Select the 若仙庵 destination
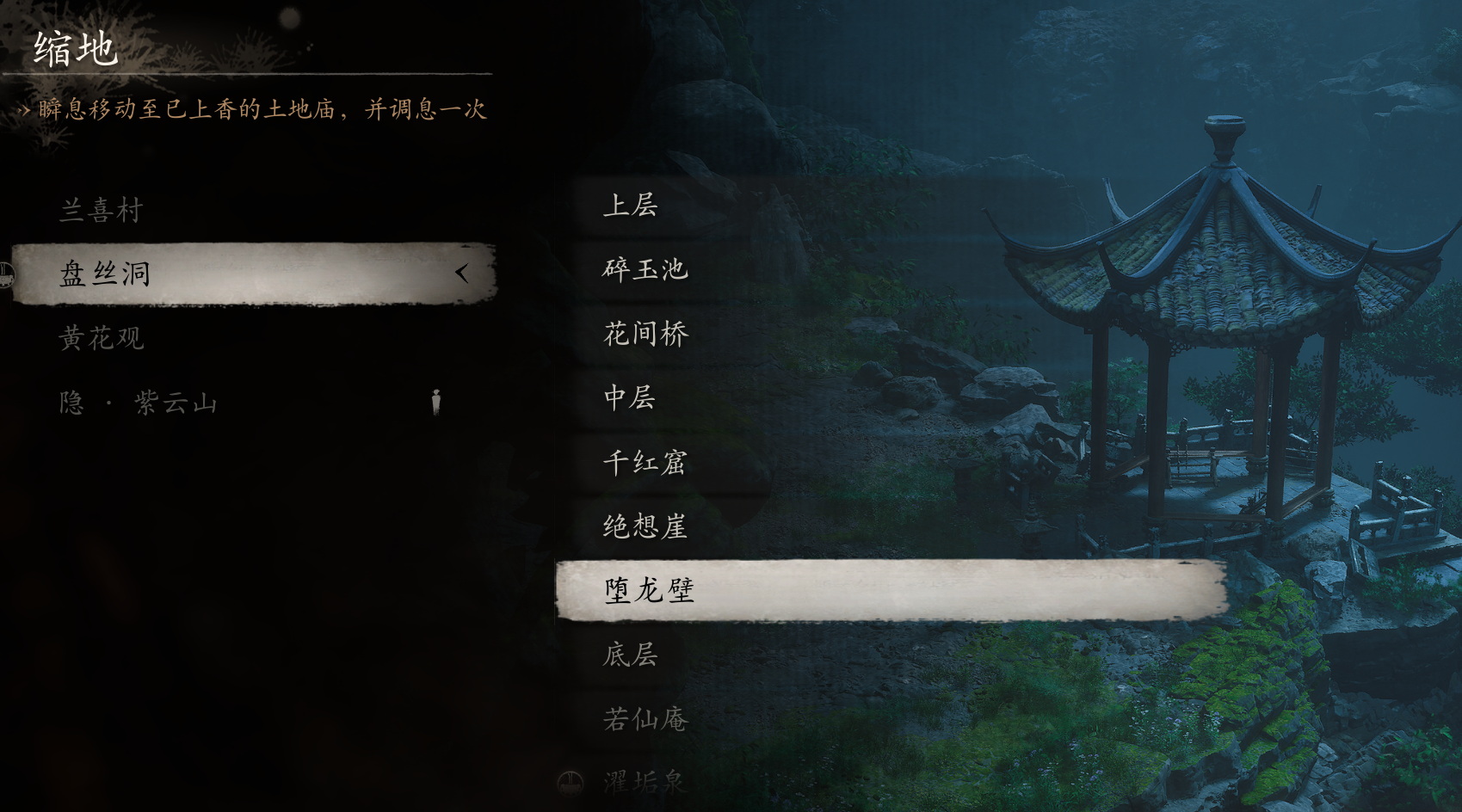1462x812 pixels. click(x=644, y=723)
